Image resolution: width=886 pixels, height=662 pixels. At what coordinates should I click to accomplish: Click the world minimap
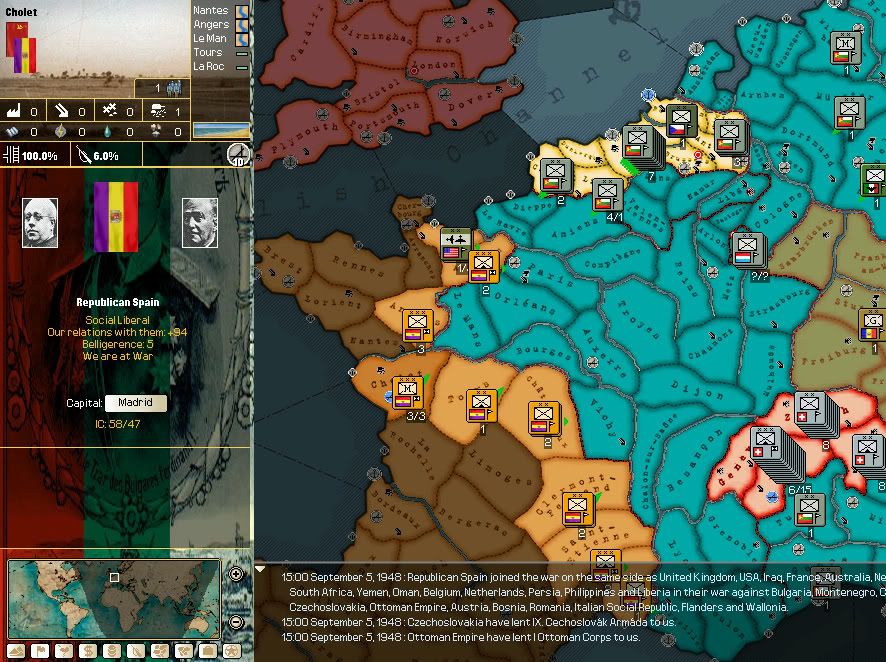(x=114, y=585)
